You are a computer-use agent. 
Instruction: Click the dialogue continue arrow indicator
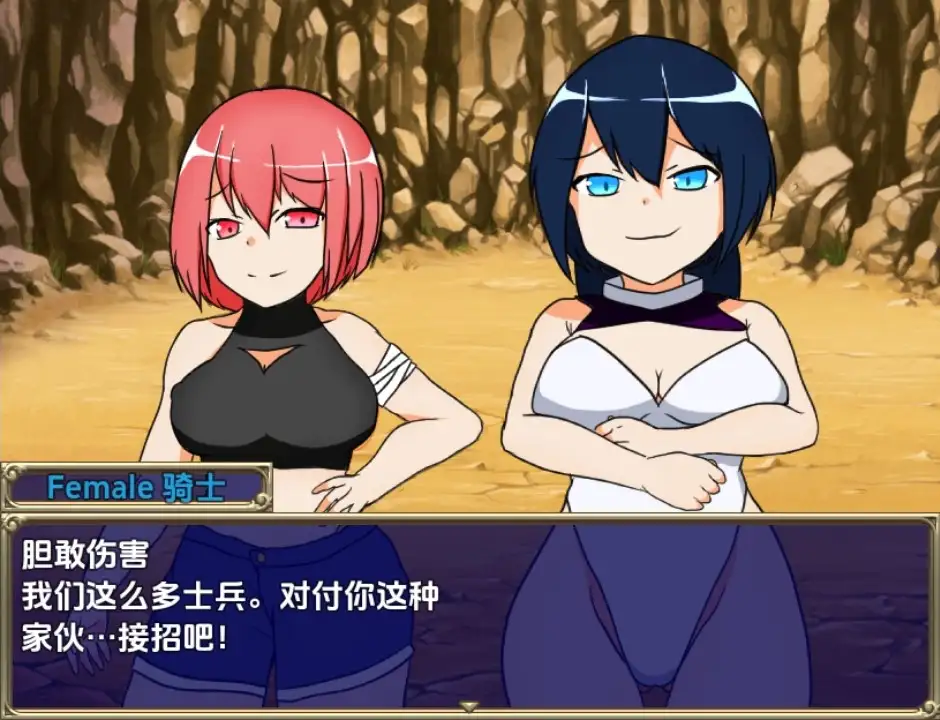468,706
